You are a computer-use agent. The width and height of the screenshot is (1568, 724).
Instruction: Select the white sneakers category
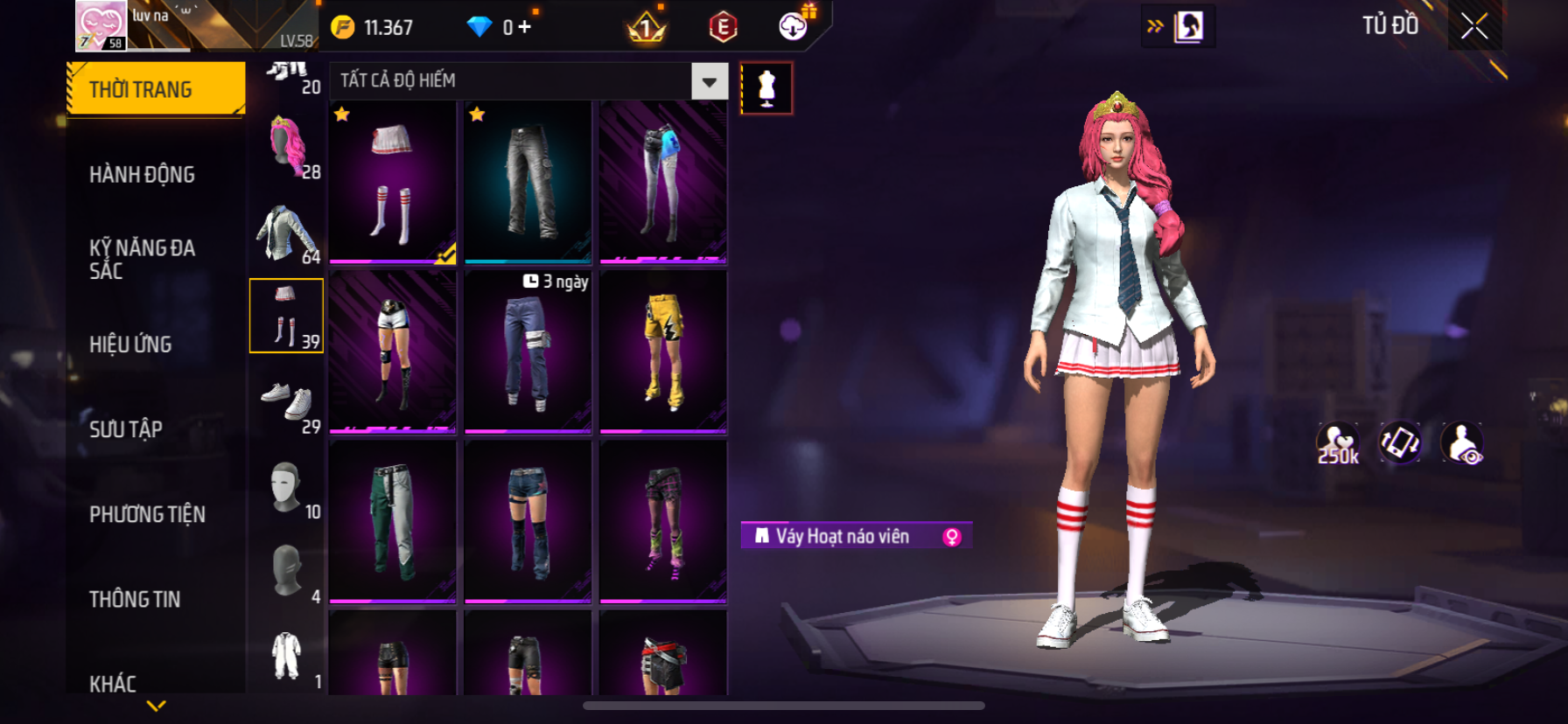[286, 401]
